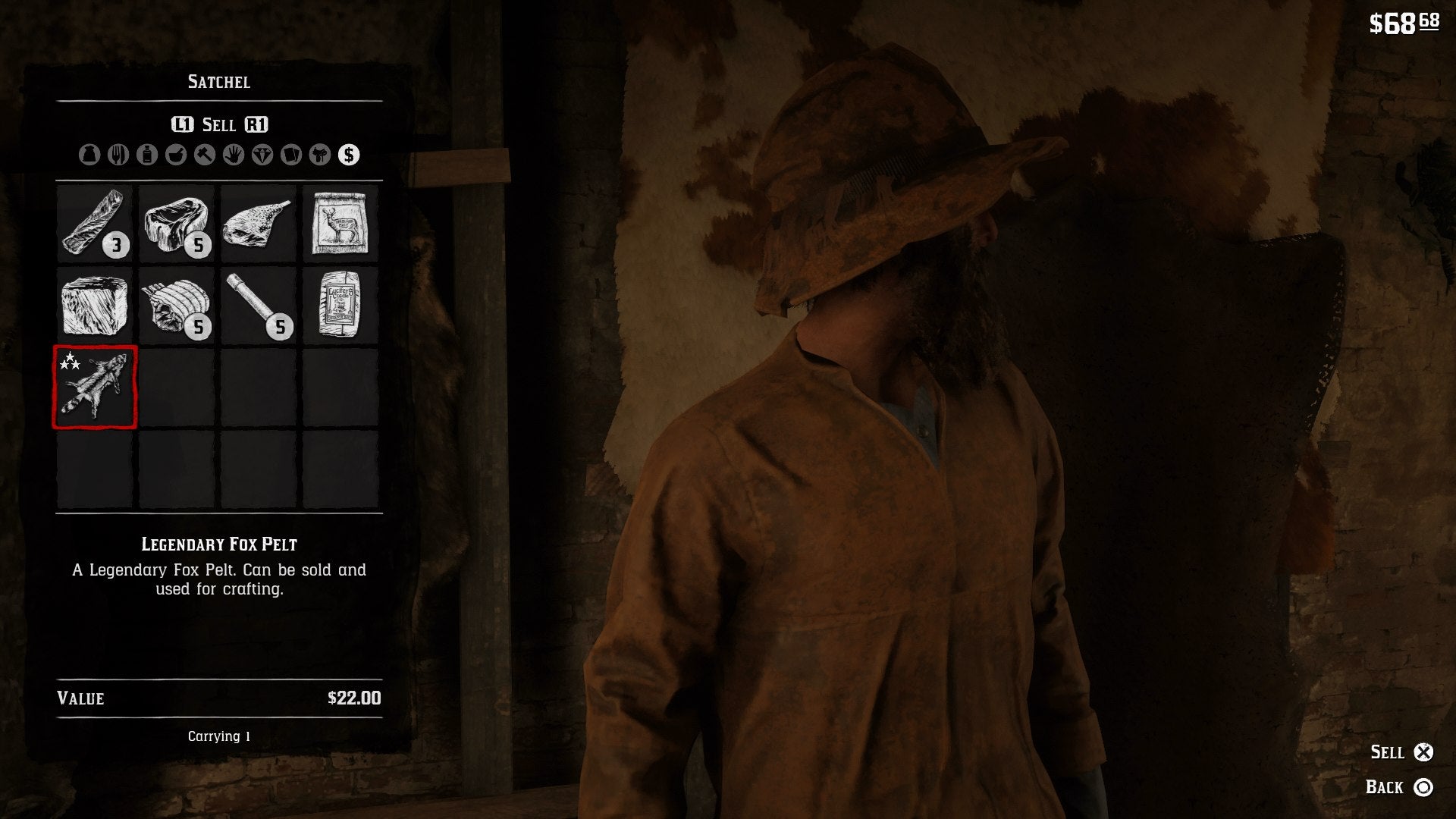This screenshot has width=1456, height=819.
Task: Select the big game meat with 5 count
Action: (176, 224)
